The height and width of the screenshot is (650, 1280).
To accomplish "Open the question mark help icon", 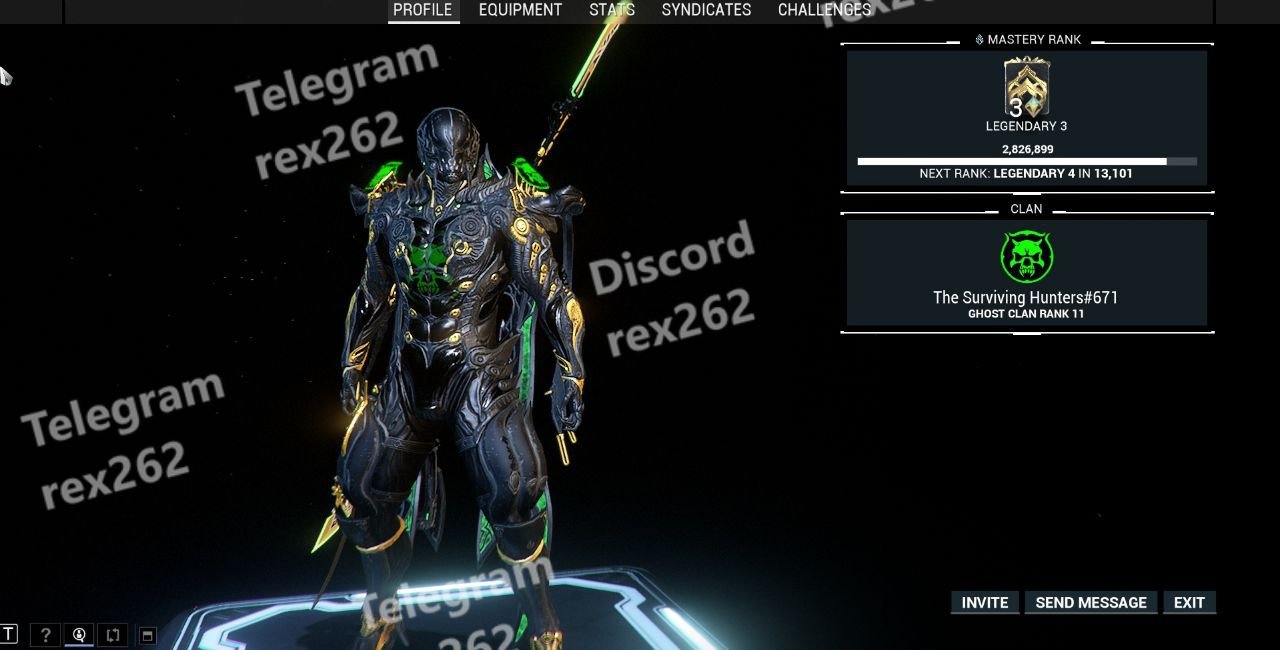I will coord(44,634).
